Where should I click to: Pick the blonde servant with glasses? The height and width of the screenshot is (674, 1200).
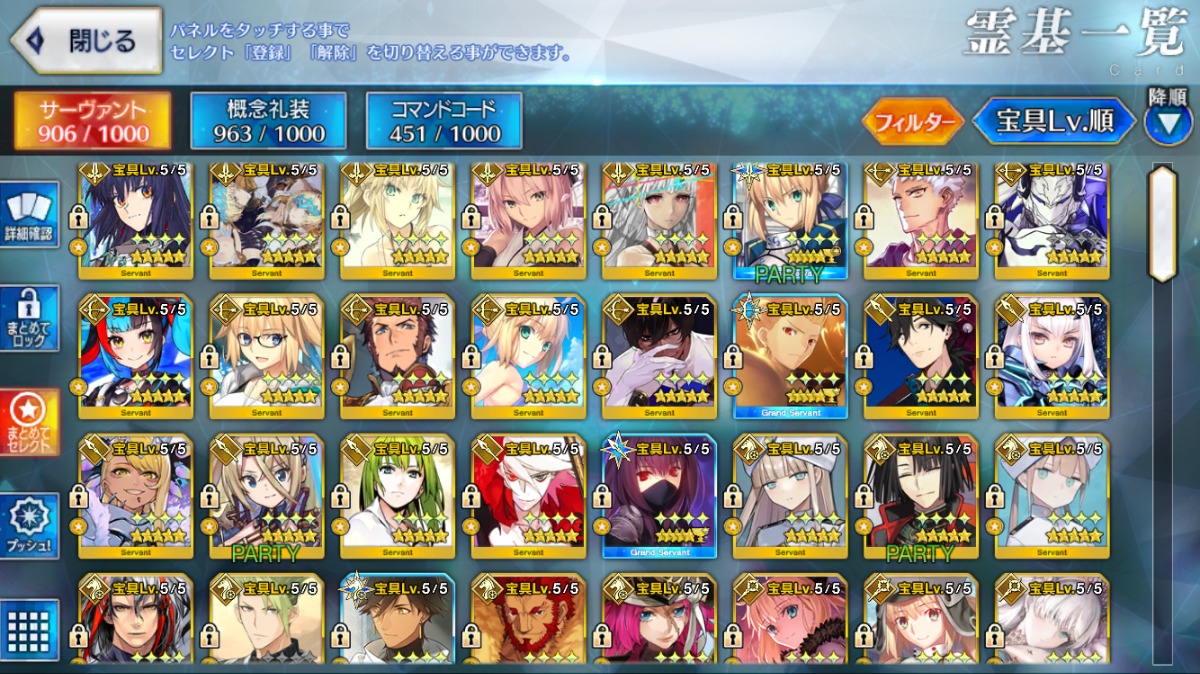point(266,356)
